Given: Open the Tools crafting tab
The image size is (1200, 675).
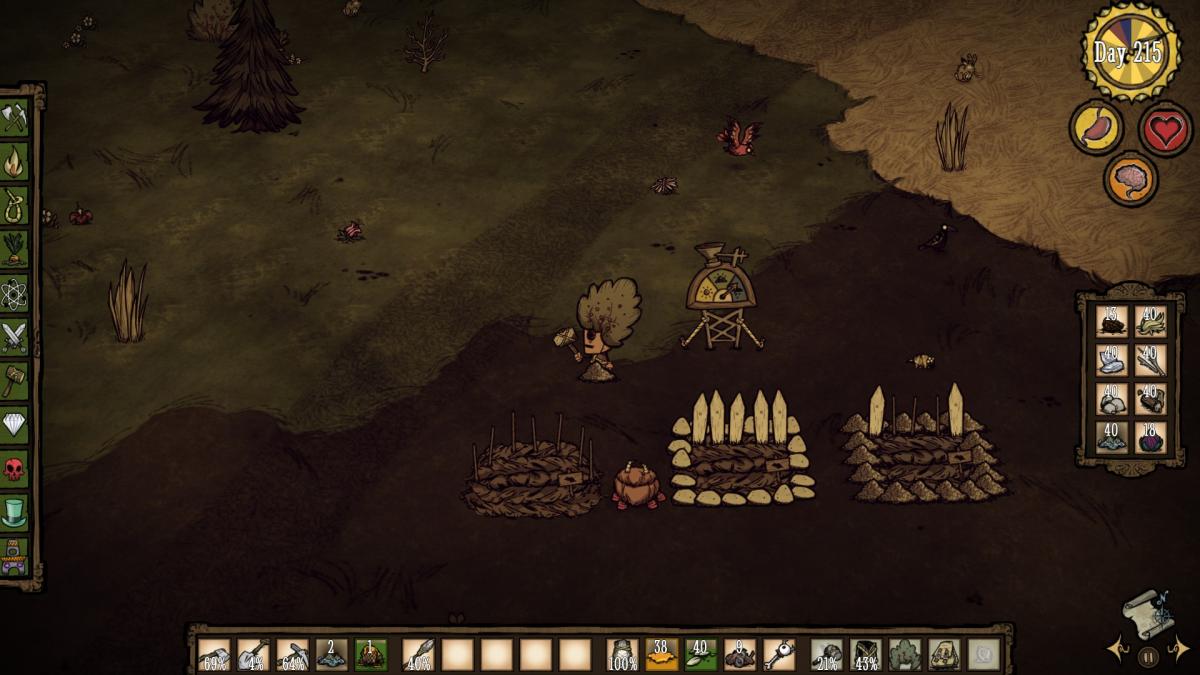Looking at the screenshot, I should pyautogui.click(x=14, y=119).
